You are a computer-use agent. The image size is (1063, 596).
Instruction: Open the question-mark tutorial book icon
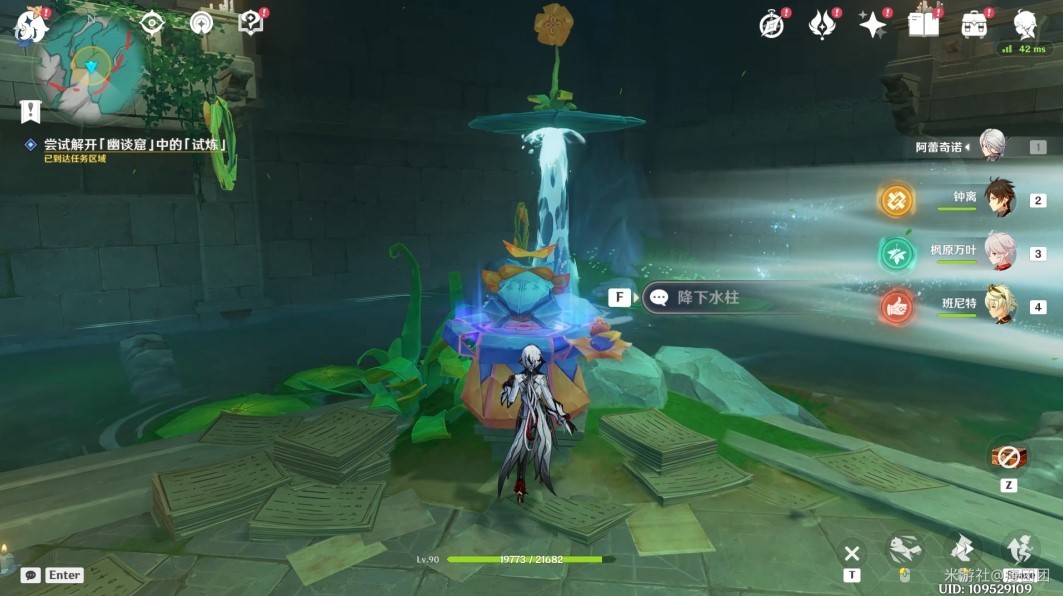pos(250,23)
